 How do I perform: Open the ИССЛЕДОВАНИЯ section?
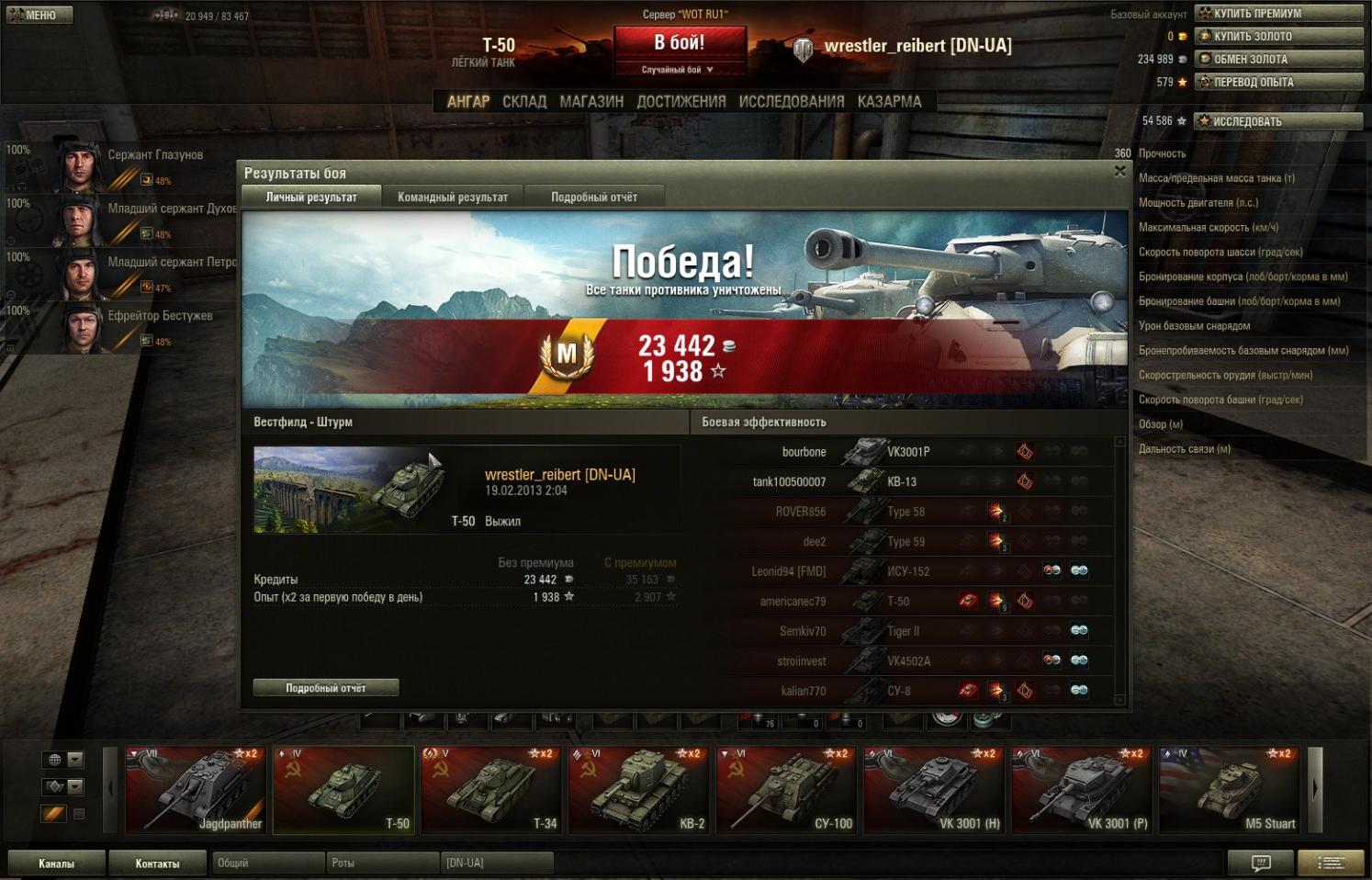point(791,101)
